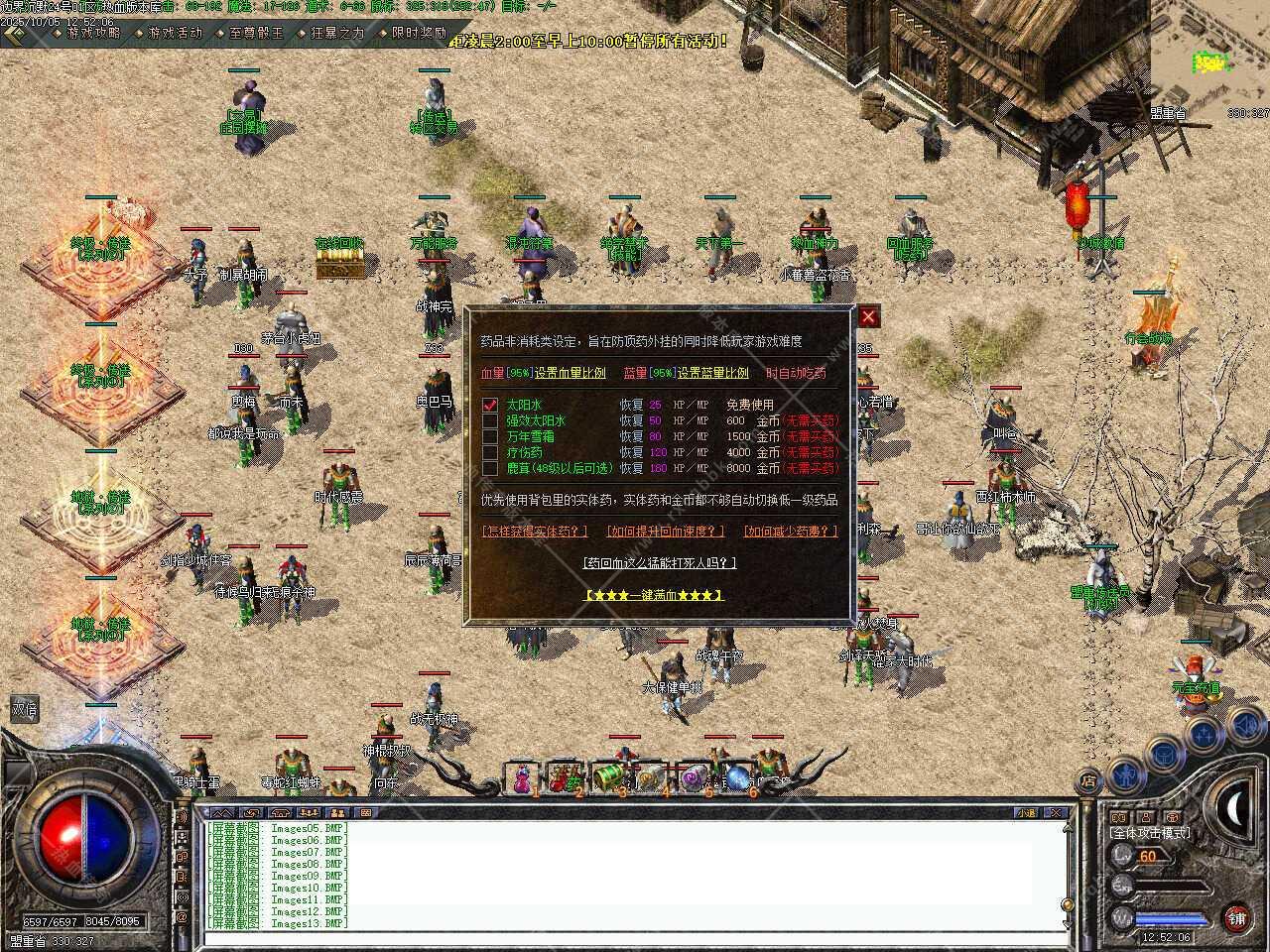Click the 怎样获得实体药 help link
Viewport: 1270px width, 952px height.
535,532
